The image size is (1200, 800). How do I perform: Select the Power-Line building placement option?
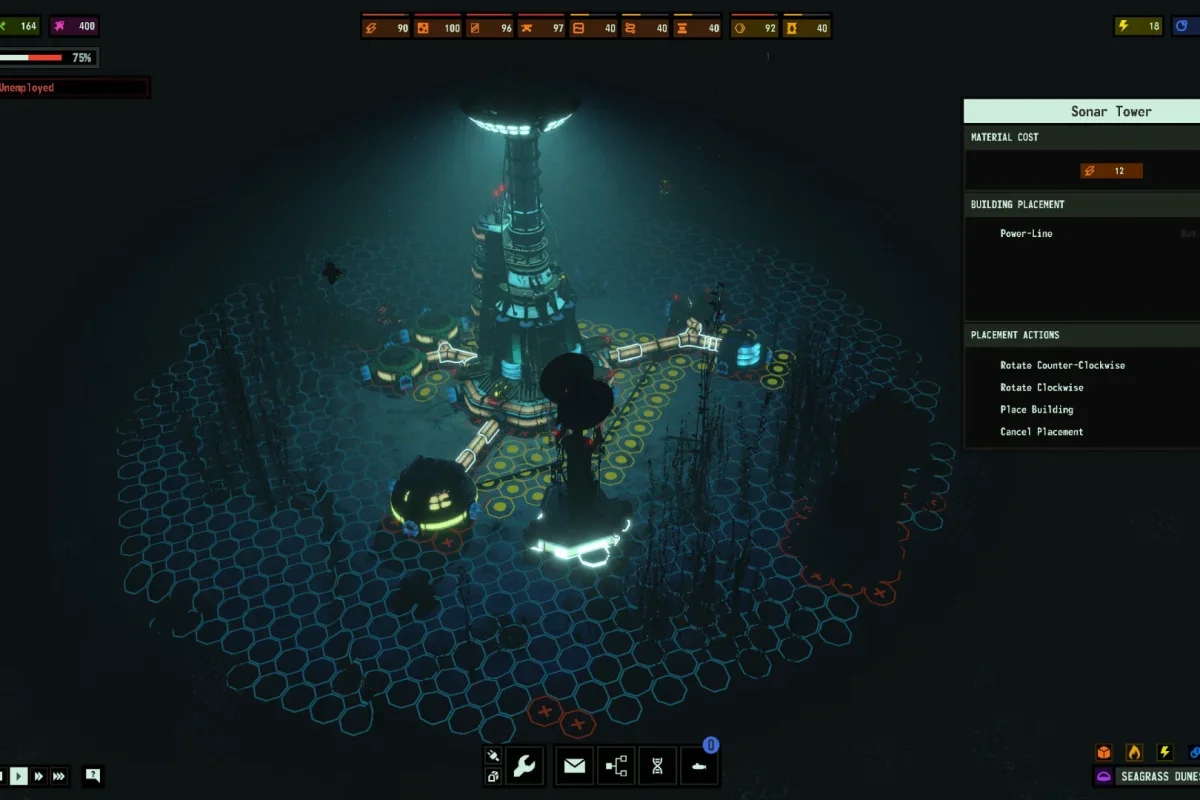(x=1026, y=233)
